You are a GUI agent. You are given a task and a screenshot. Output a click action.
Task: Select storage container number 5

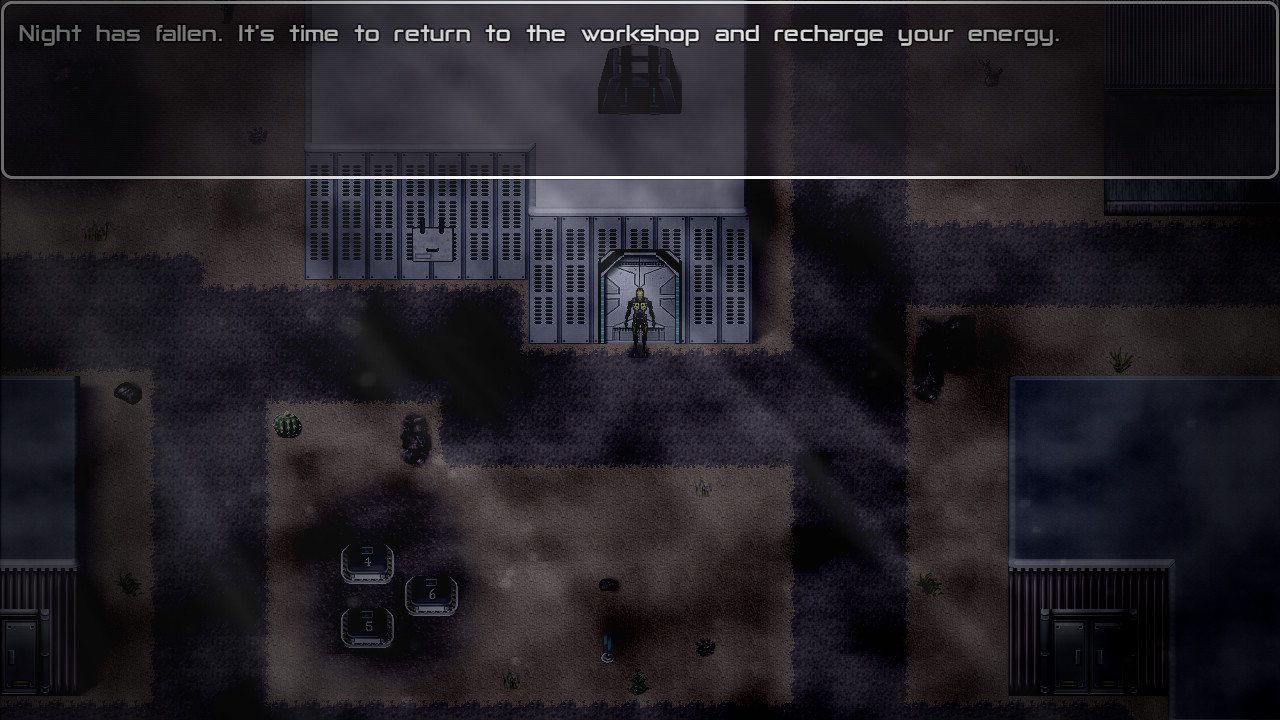367,628
